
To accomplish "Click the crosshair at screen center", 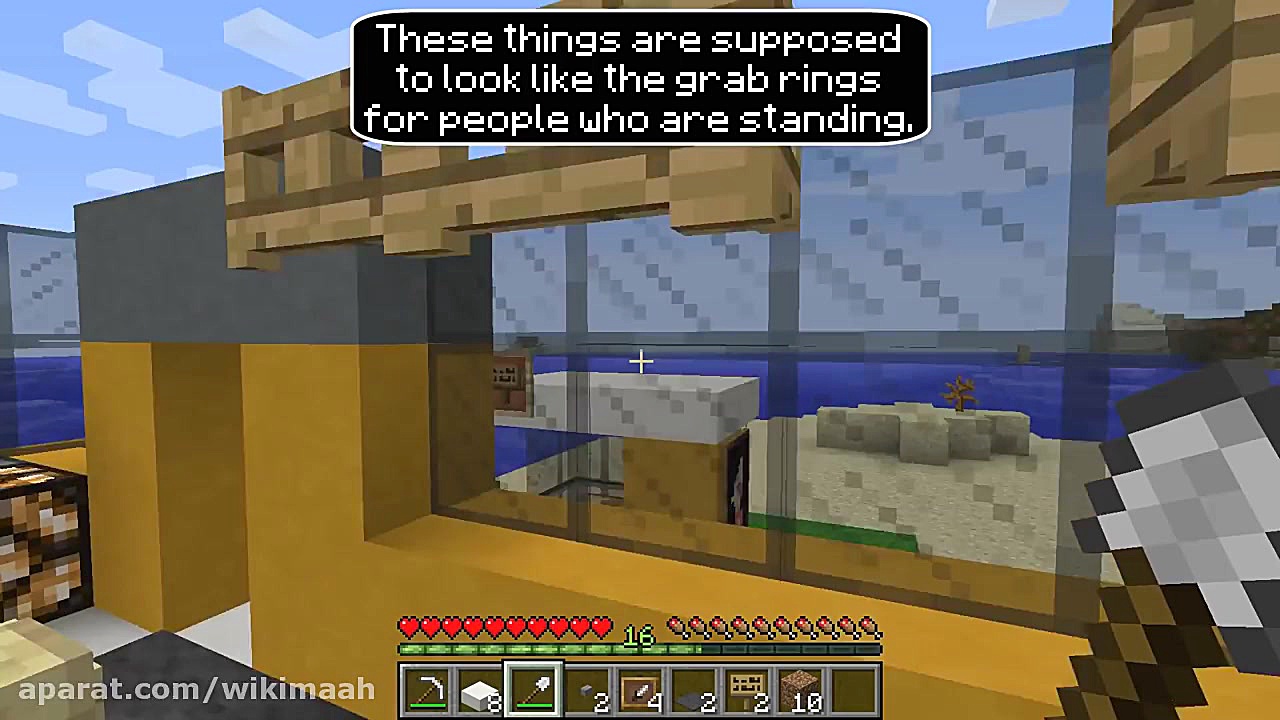I will coord(640,361).
